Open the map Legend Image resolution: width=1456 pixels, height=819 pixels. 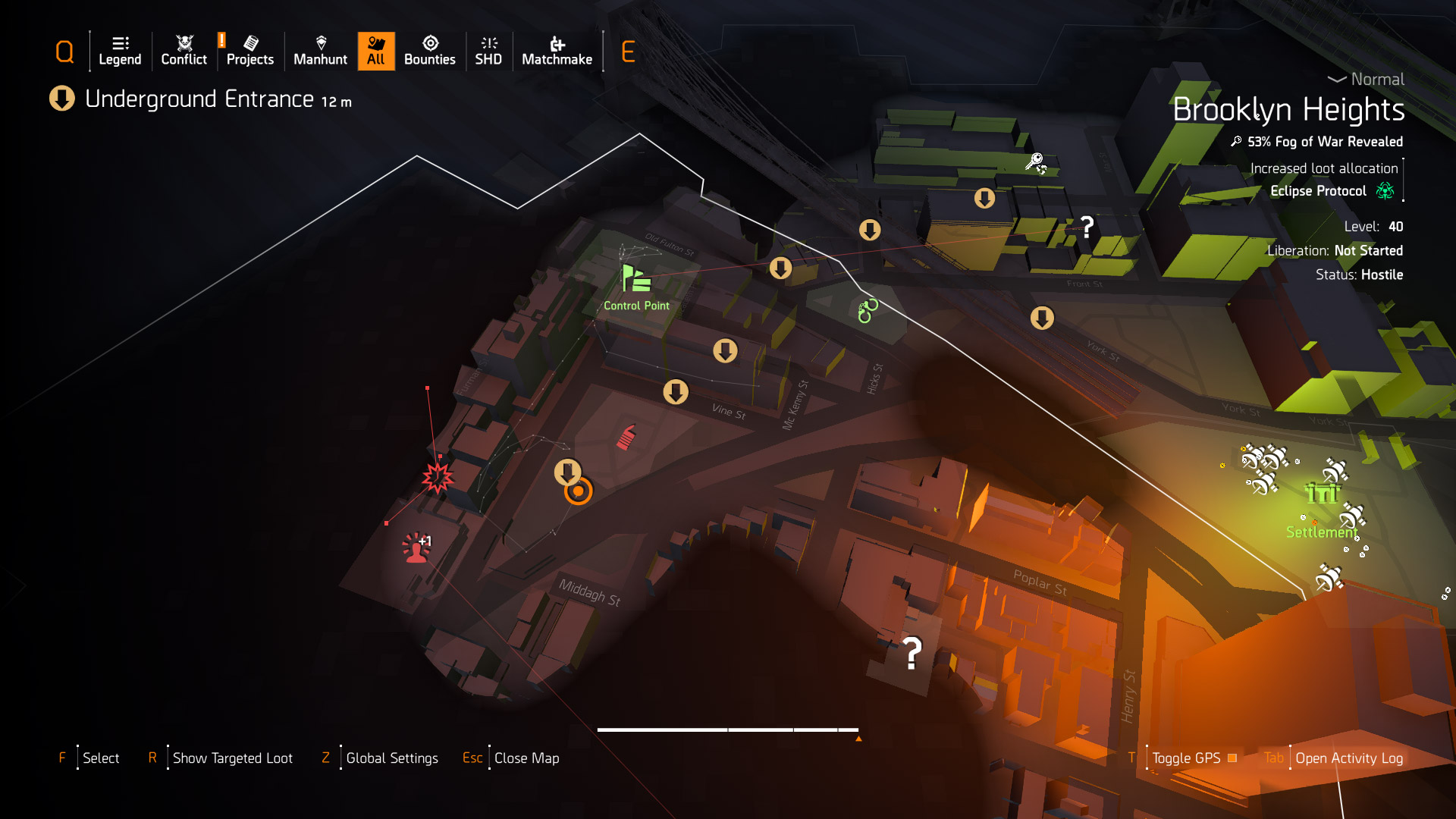(120, 52)
